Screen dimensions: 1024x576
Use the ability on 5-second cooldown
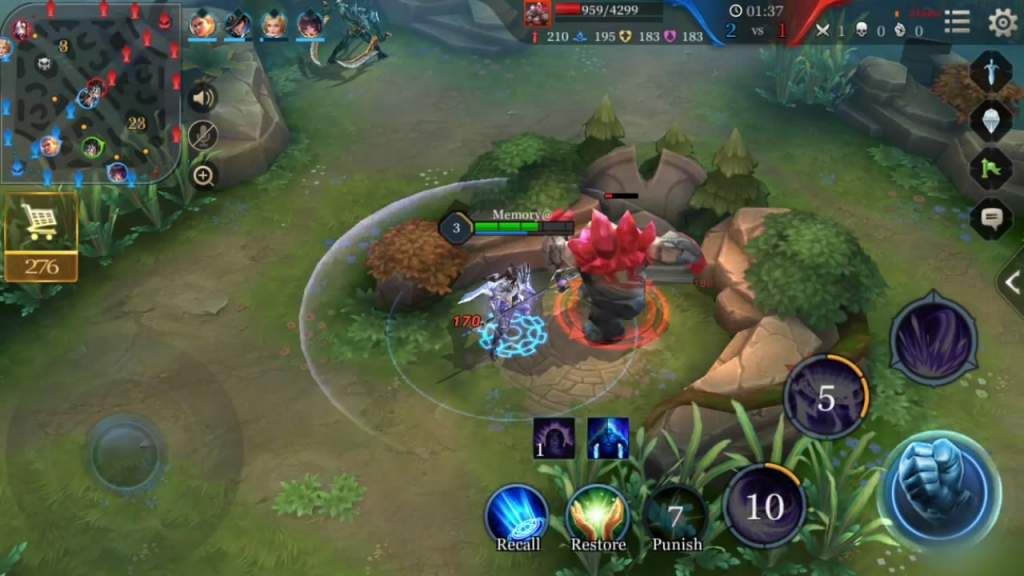825,398
